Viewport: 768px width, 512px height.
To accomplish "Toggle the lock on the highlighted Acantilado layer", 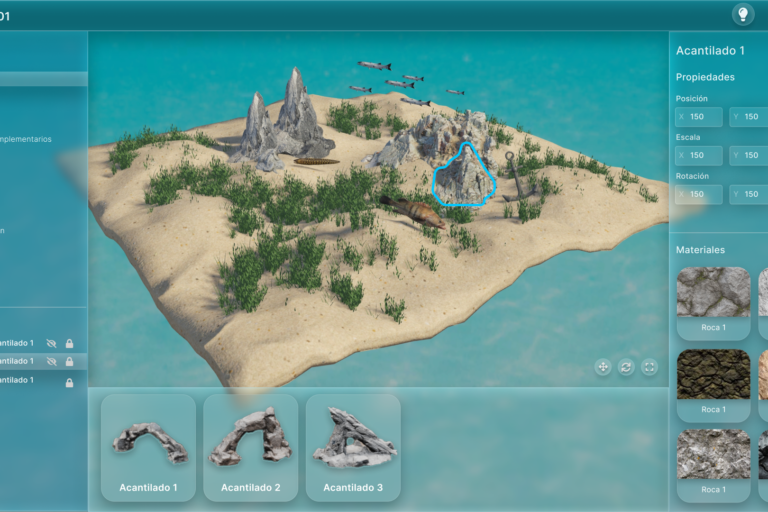I will click(69, 361).
